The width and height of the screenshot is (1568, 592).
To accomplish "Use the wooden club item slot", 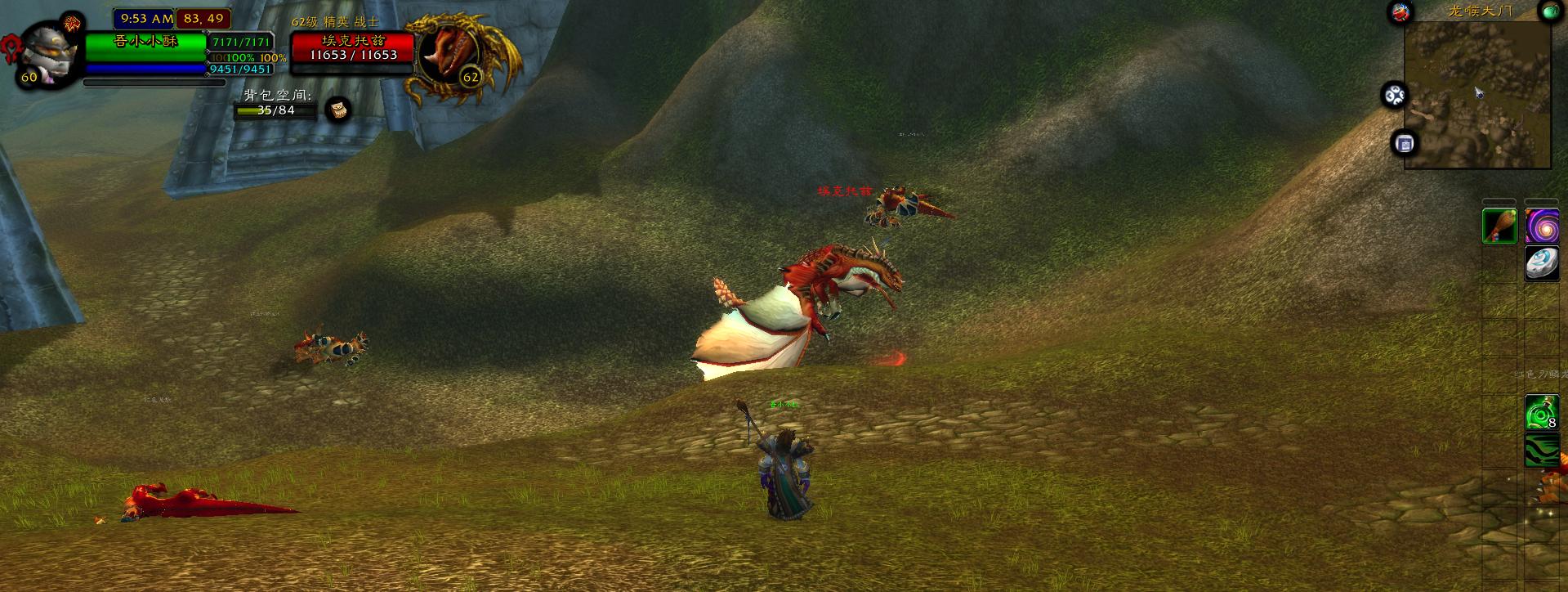I will pos(1499,226).
